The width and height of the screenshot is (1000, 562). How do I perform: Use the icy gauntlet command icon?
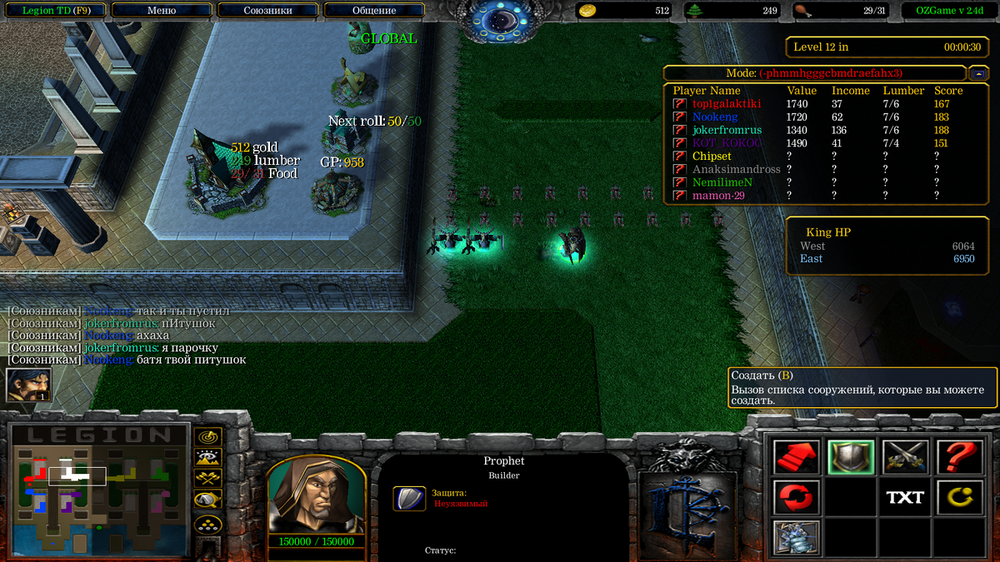[797, 536]
